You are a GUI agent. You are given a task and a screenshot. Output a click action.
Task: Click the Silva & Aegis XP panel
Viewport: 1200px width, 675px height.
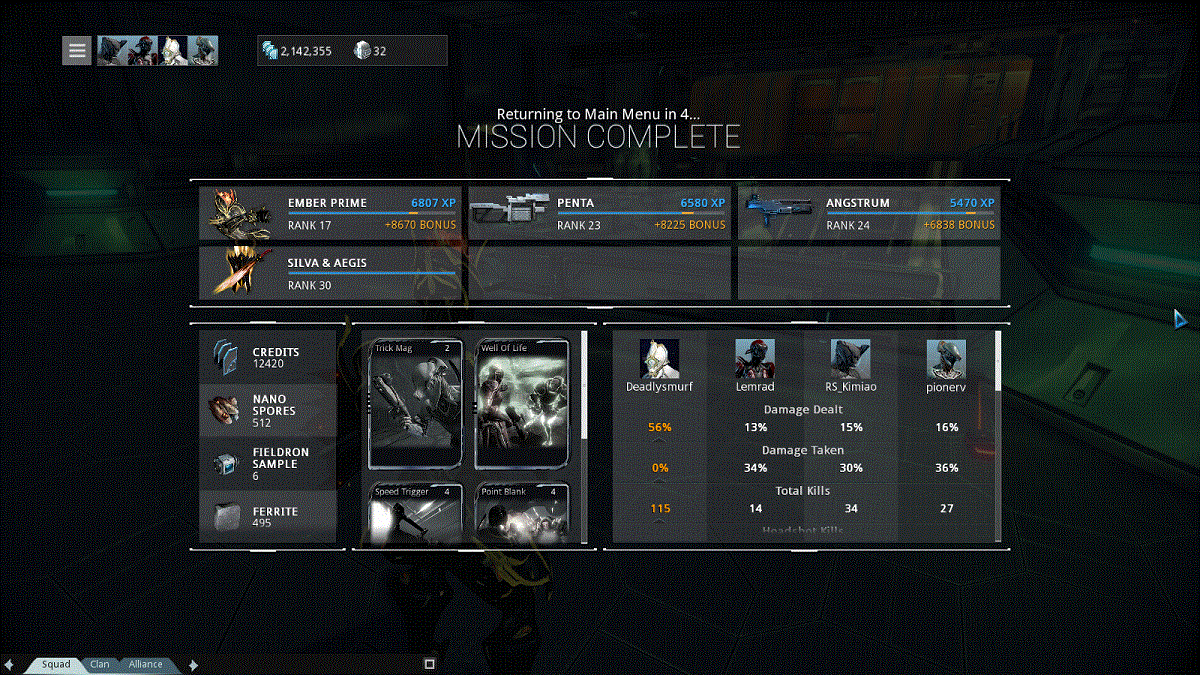click(x=330, y=273)
